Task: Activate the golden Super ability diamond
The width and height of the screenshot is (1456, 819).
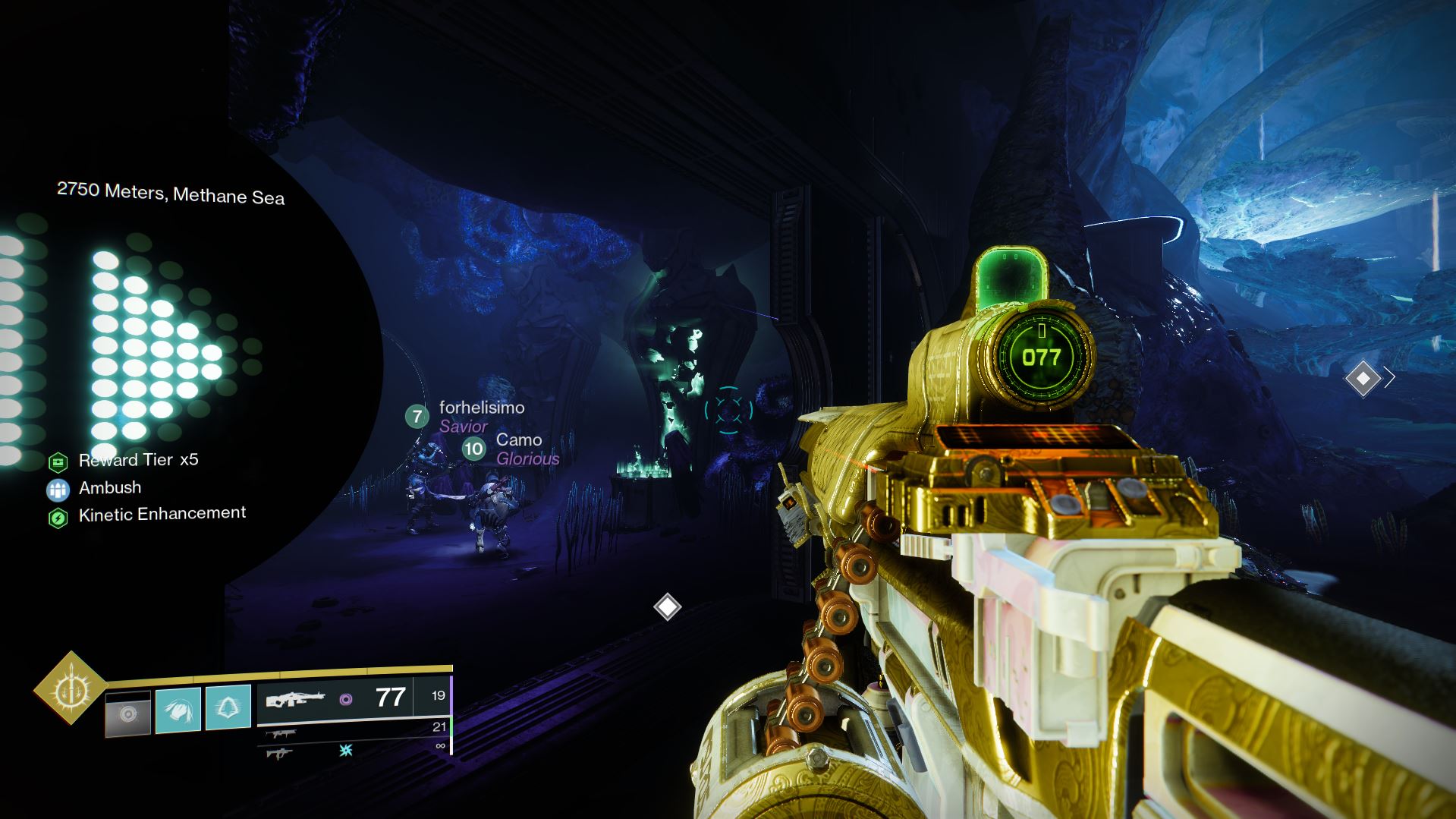Action: (71, 688)
